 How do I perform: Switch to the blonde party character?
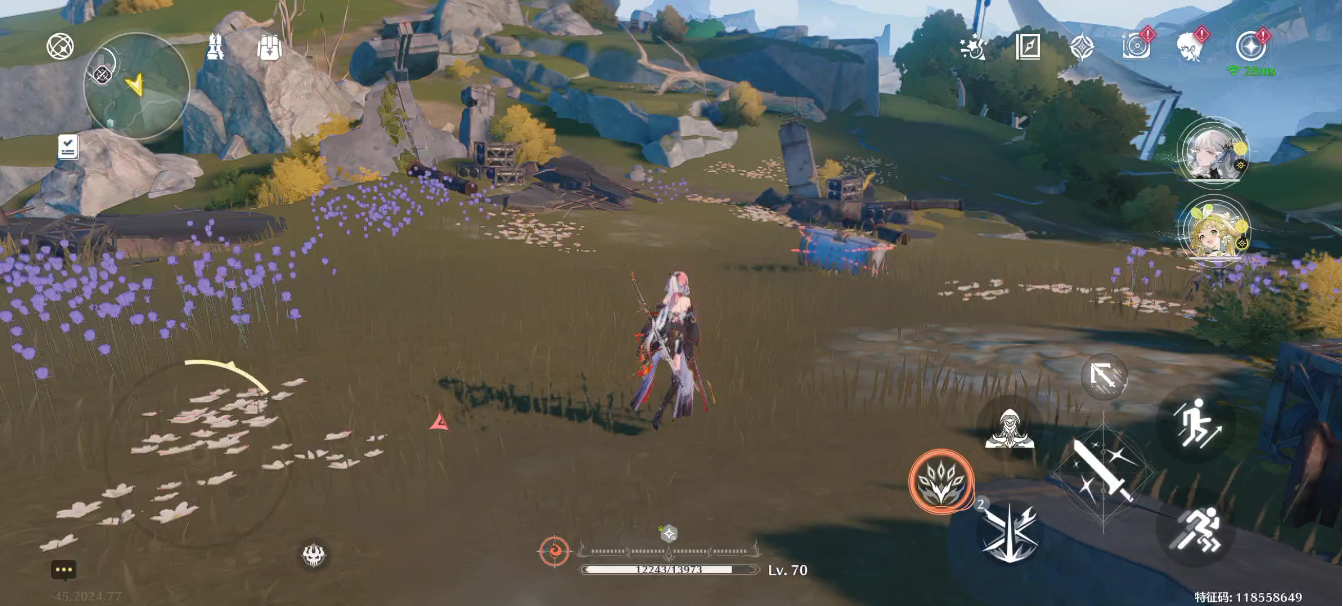(1212, 229)
